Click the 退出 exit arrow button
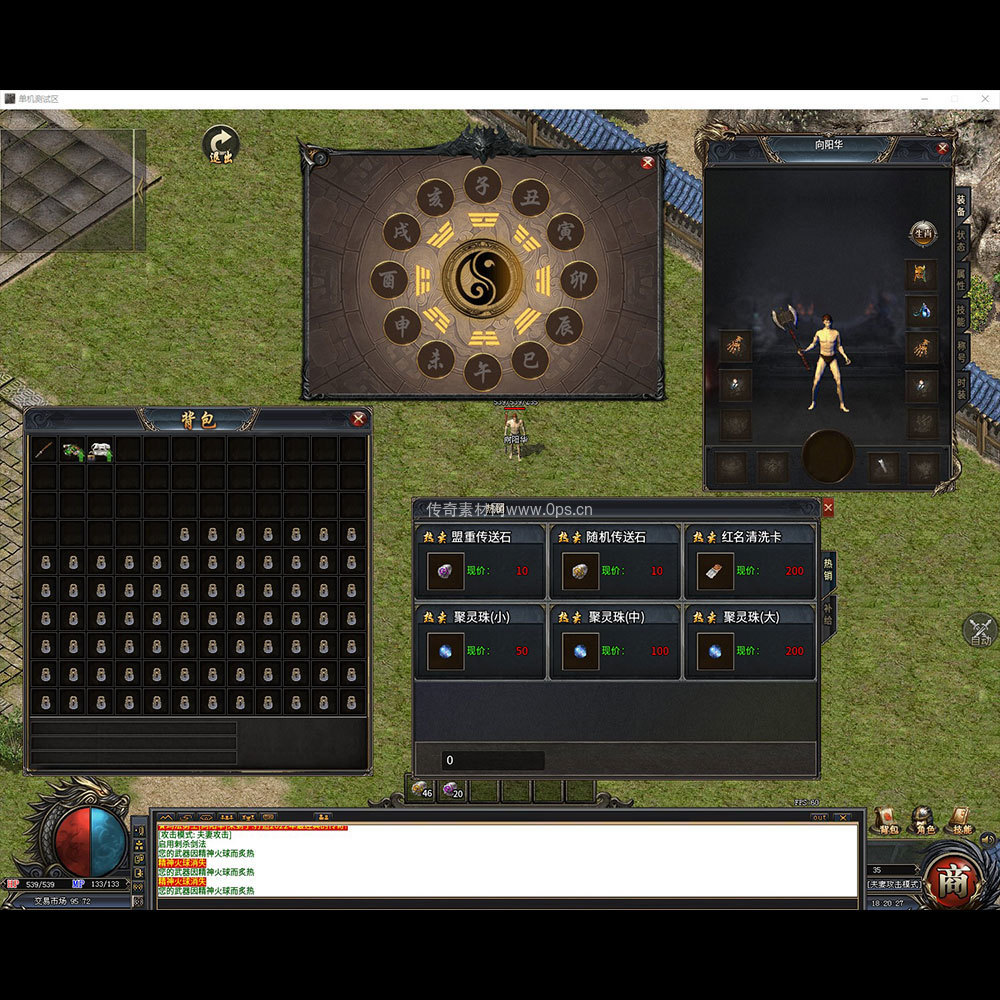The height and width of the screenshot is (1000, 1000). pyautogui.click(x=220, y=144)
